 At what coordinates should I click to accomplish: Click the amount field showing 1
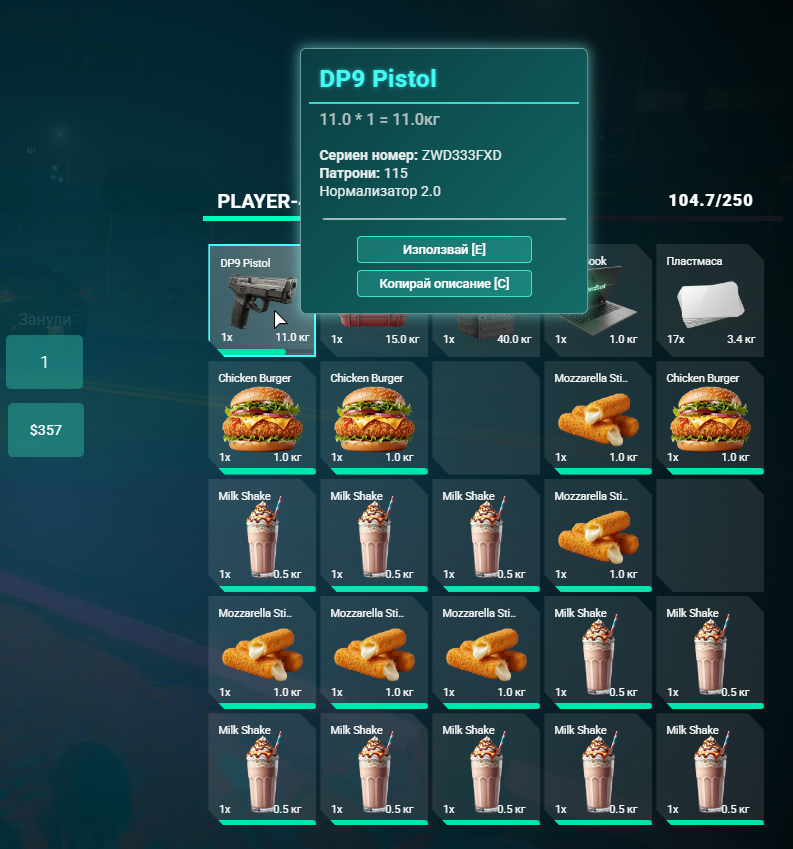[45, 362]
